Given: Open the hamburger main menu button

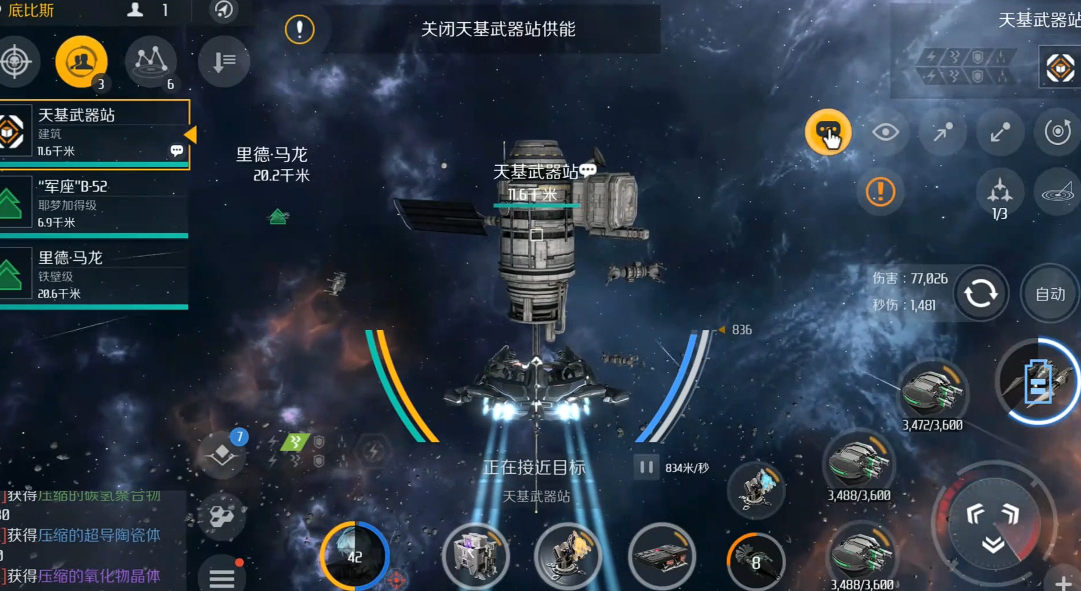Looking at the screenshot, I should [222, 576].
